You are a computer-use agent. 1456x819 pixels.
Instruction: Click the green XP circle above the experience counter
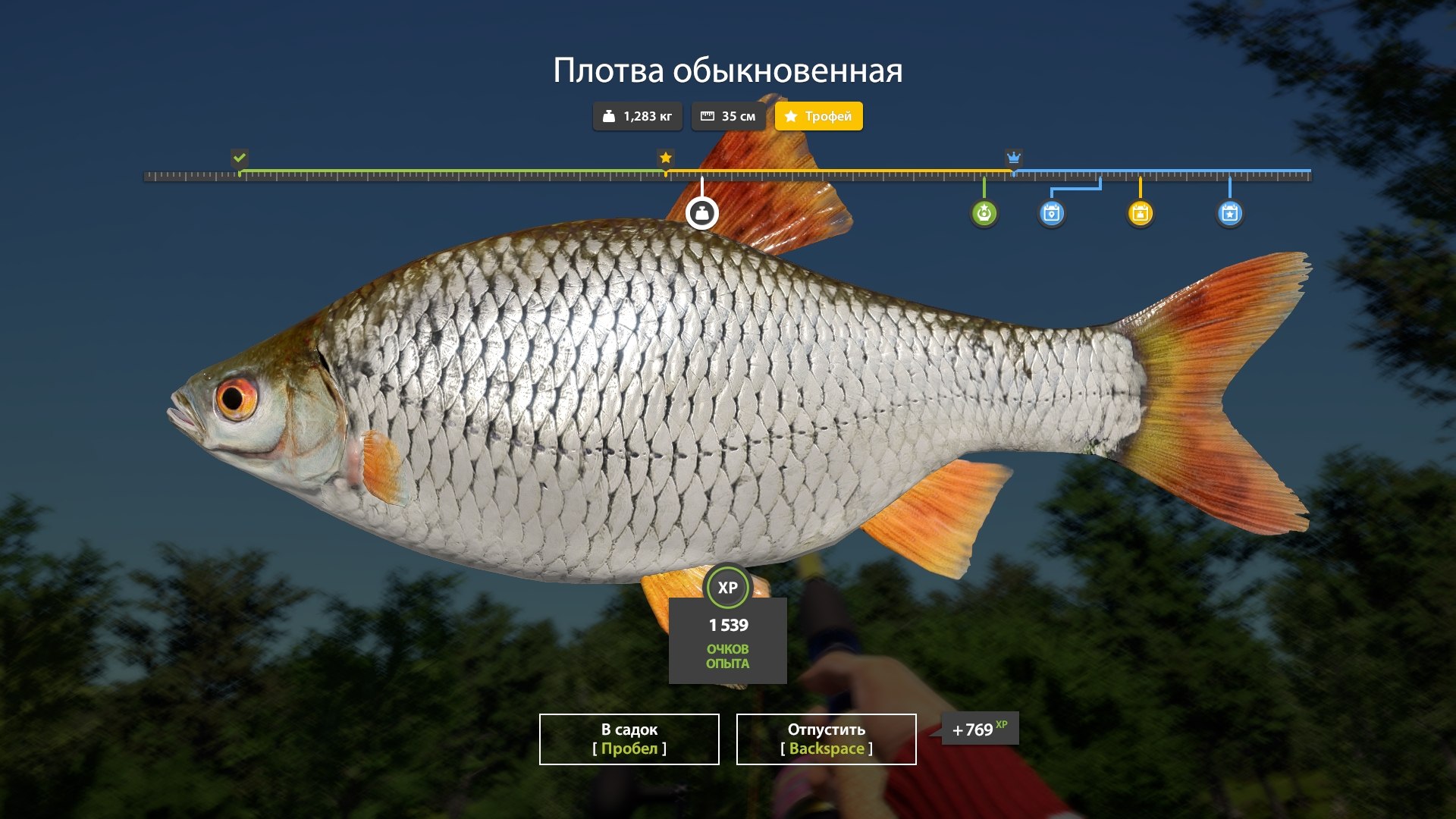(726, 585)
